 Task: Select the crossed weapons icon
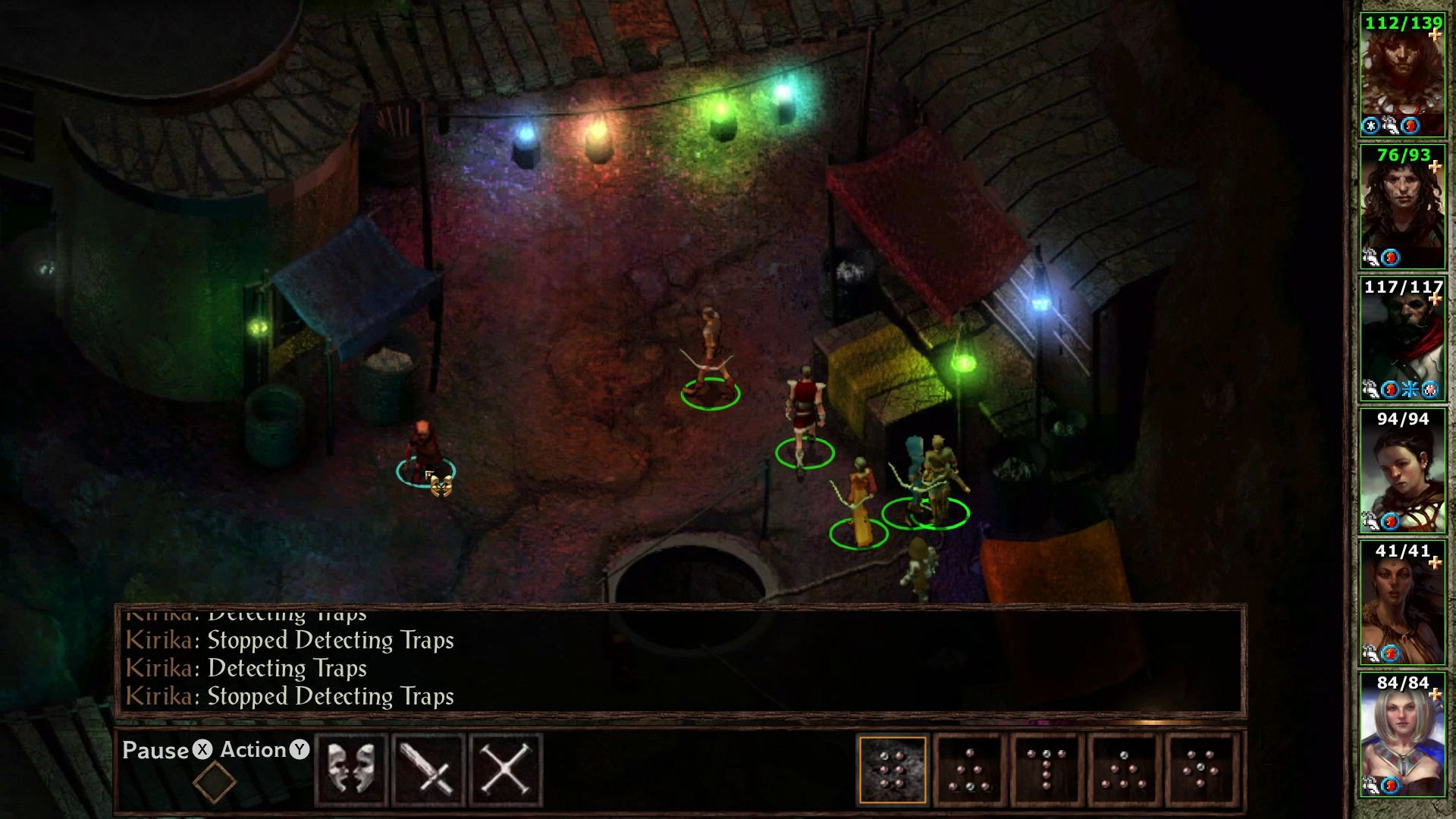(x=504, y=768)
